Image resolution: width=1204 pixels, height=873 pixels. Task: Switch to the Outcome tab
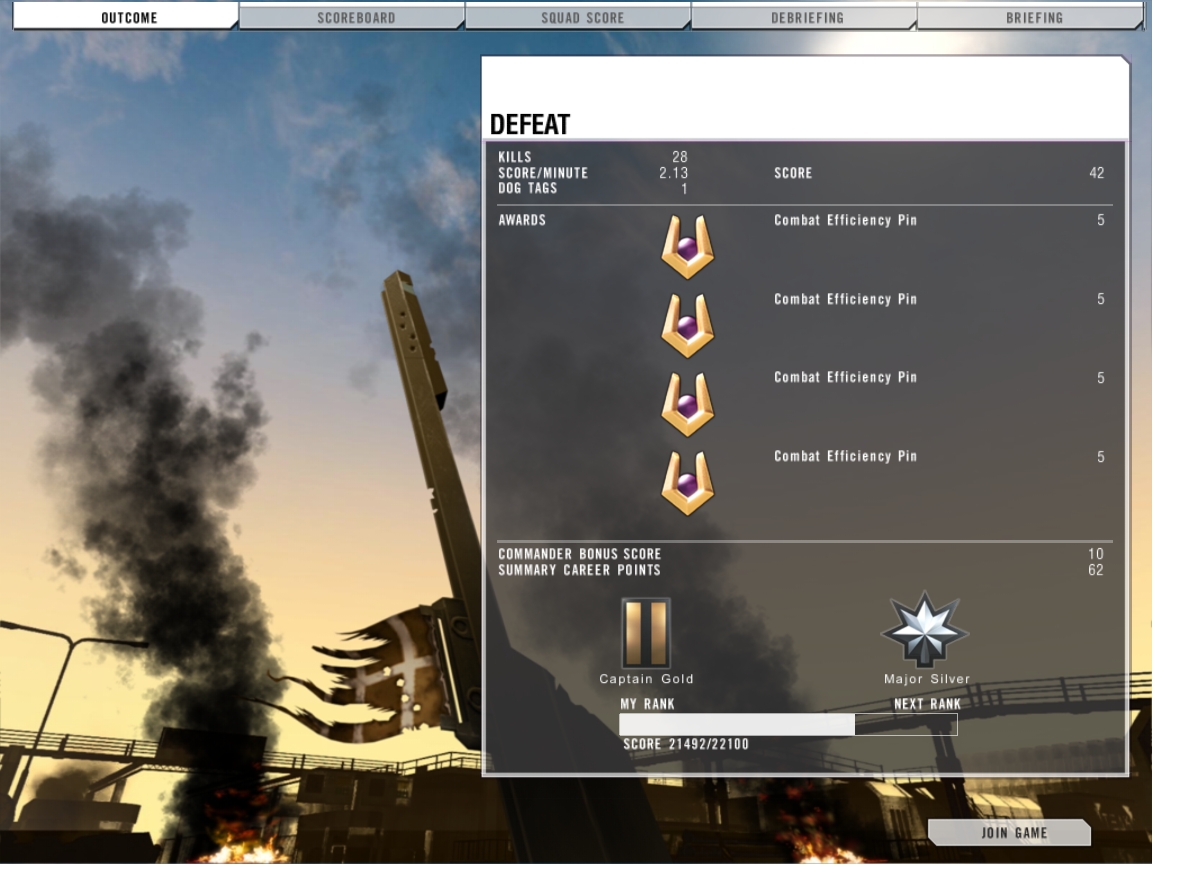point(128,17)
